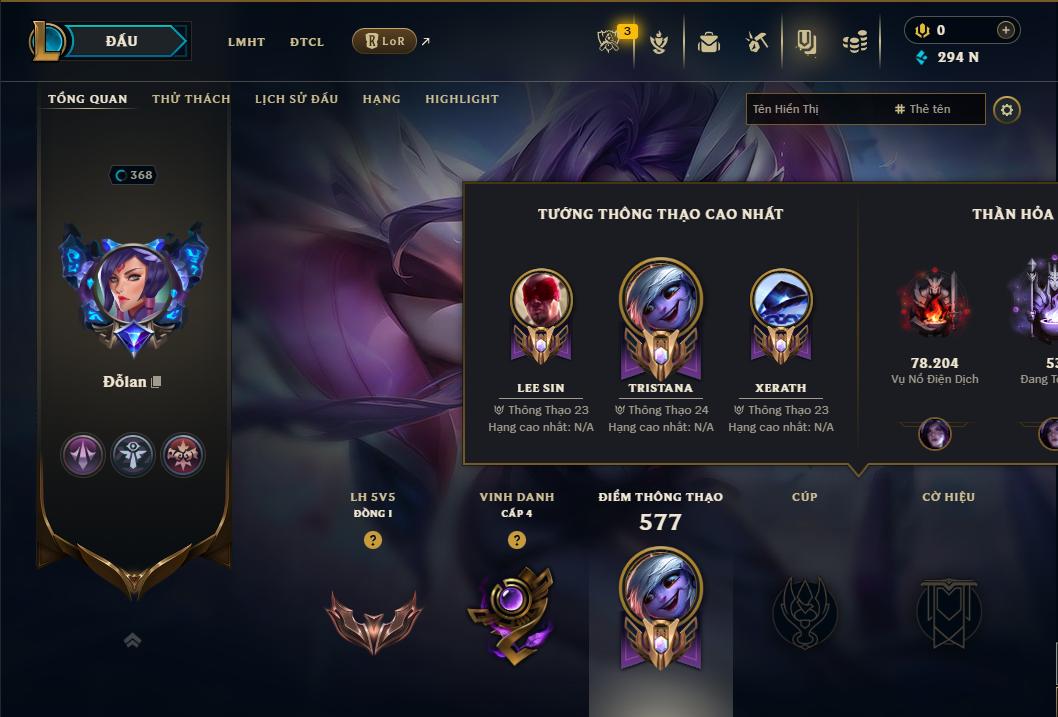Click the ĐẤU play button
This screenshot has width=1058, height=717.
pyautogui.click(x=122, y=41)
